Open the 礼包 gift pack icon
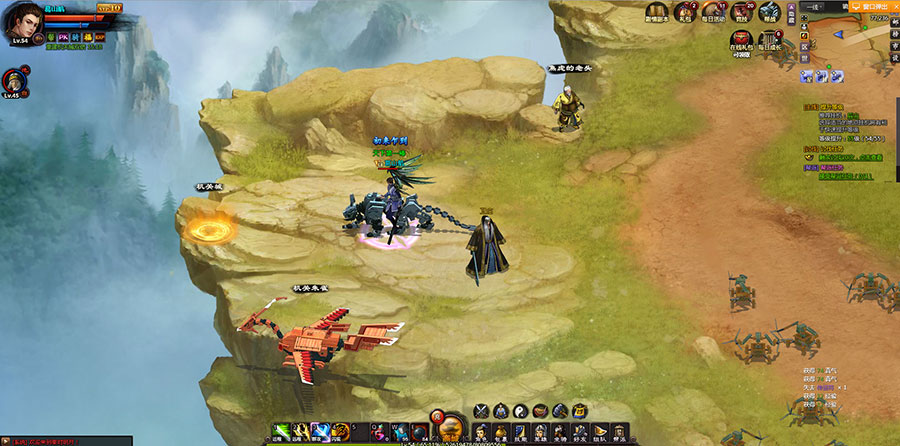 [x=686, y=11]
